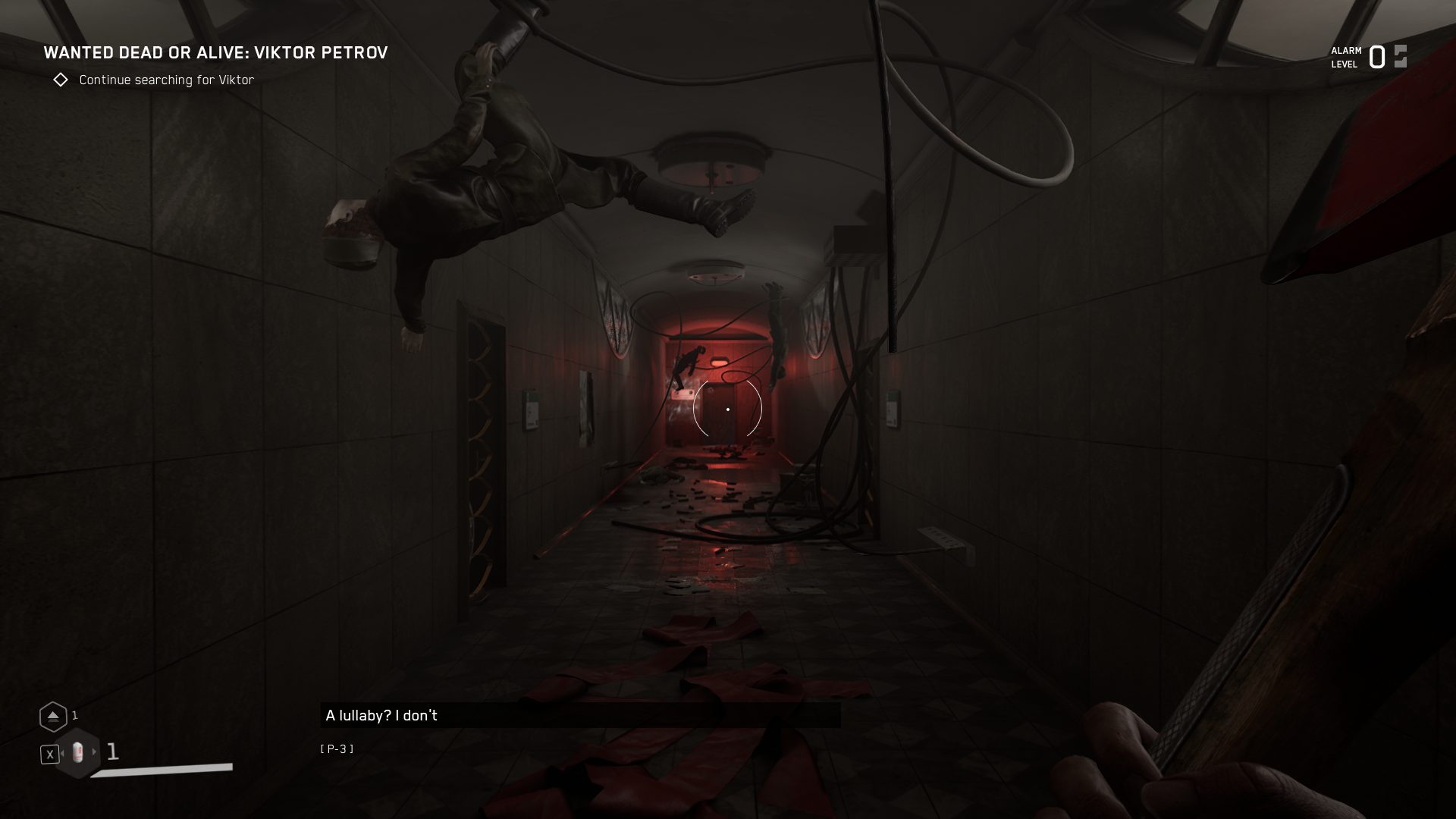Click the large '1' medkit quantity number
Image resolution: width=1456 pixels, height=819 pixels.
pos(113,752)
